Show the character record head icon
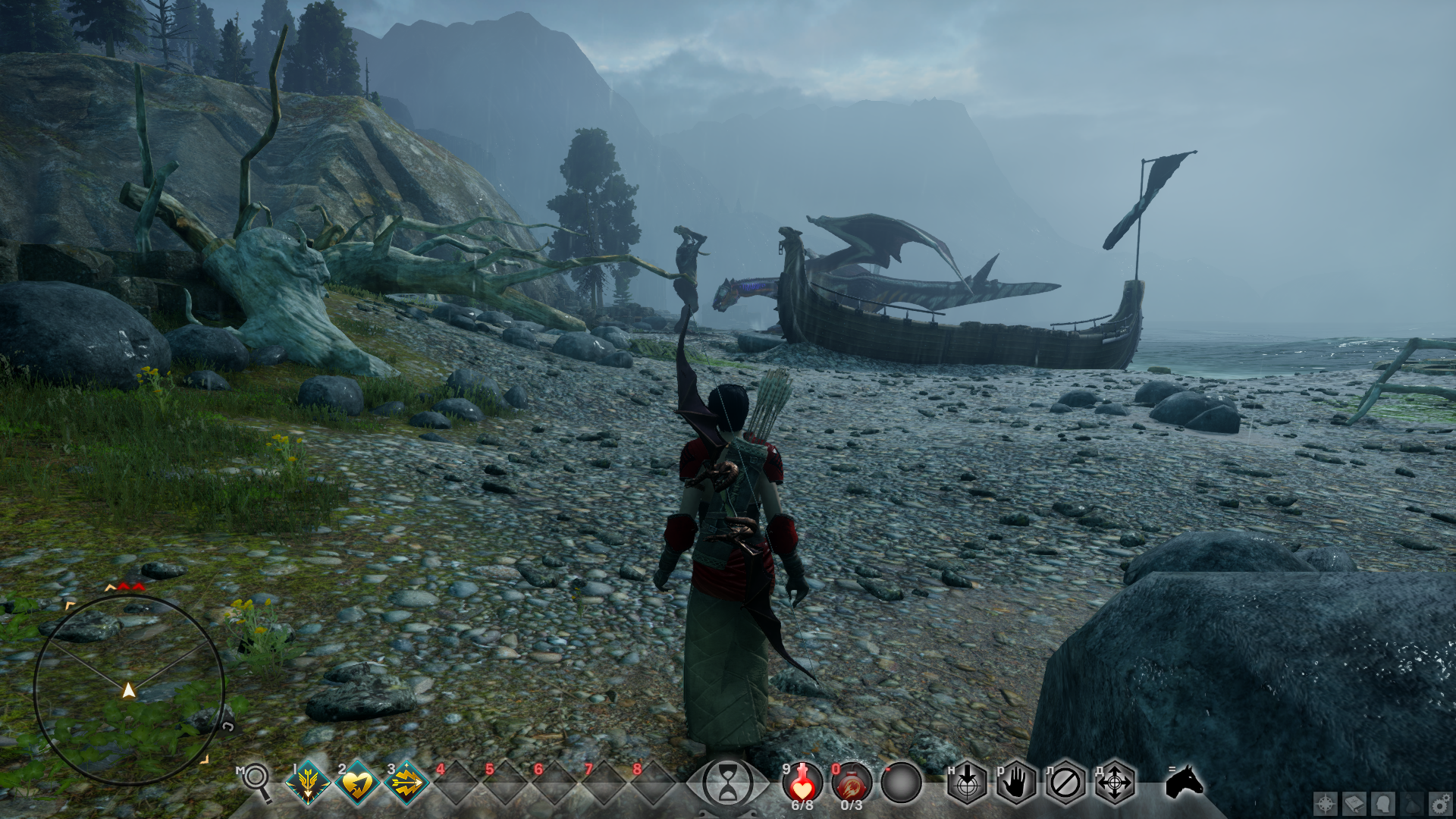Image resolution: width=1456 pixels, height=819 pixels. point(1383,804)
